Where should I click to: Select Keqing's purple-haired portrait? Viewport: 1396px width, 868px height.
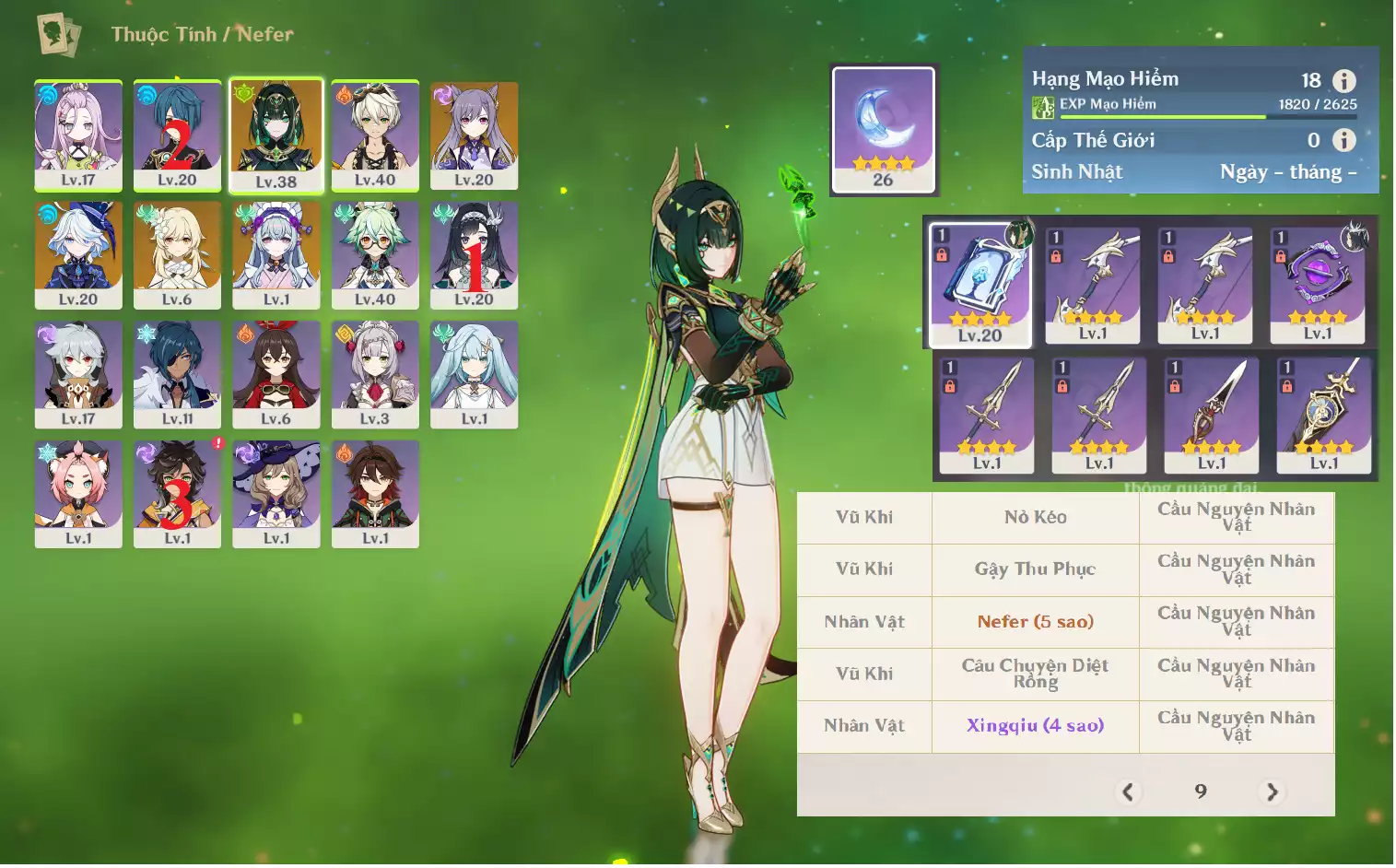[474, 135]
